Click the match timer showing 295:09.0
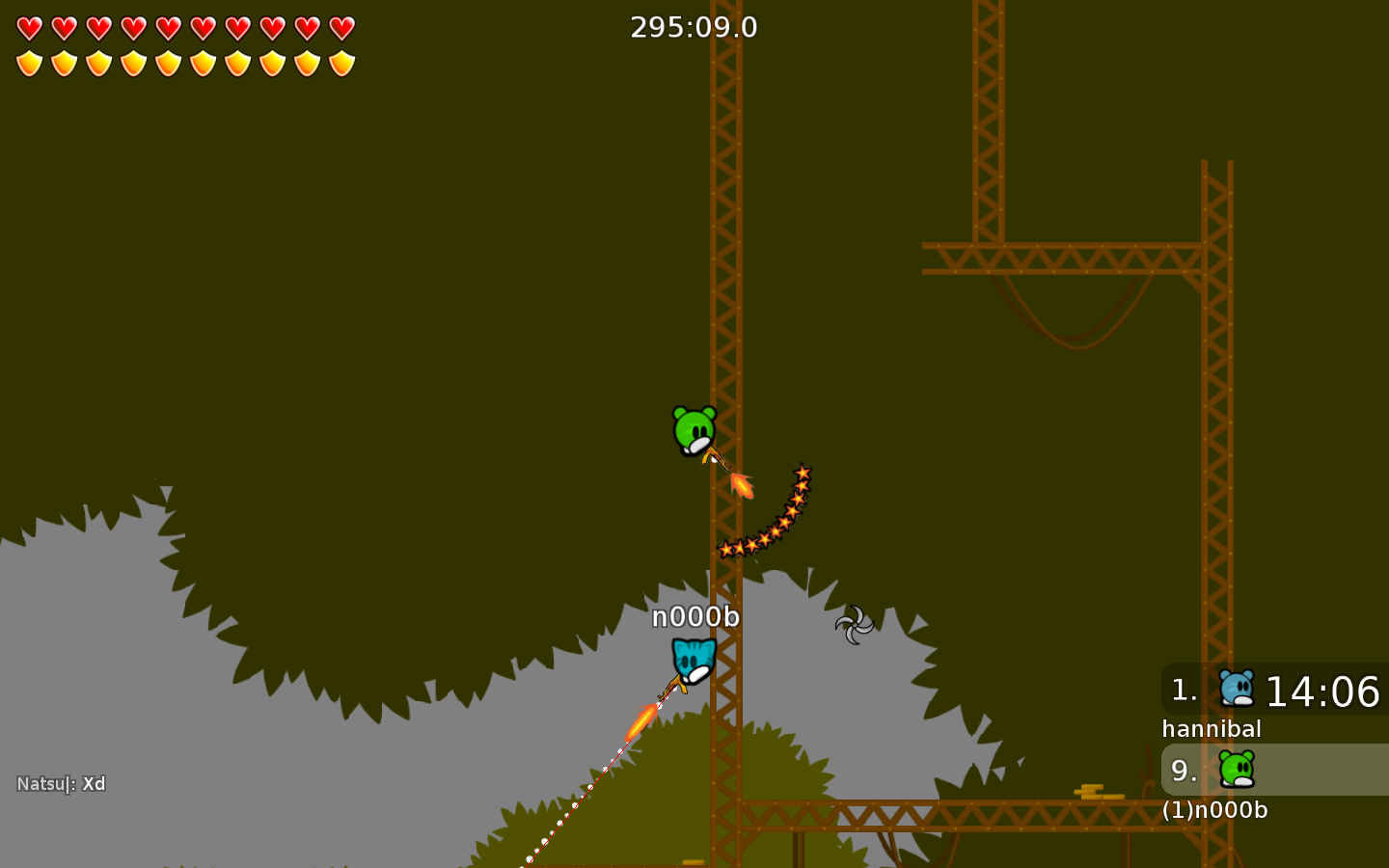The image size is (1389, 868). pyautogui.click(x=694, y=27)
